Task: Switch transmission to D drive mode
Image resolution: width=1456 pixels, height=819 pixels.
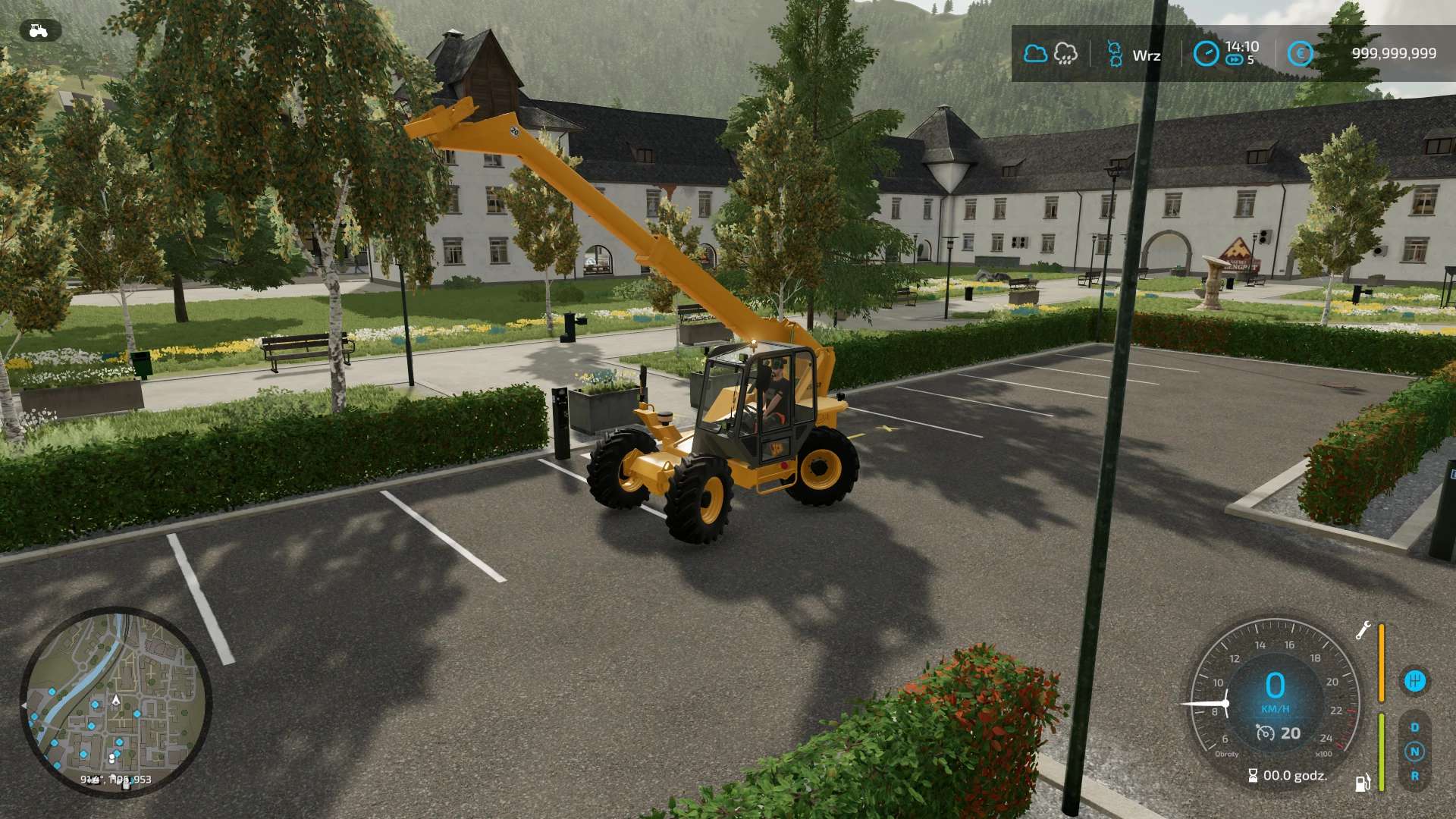Action: (1414, 728)
